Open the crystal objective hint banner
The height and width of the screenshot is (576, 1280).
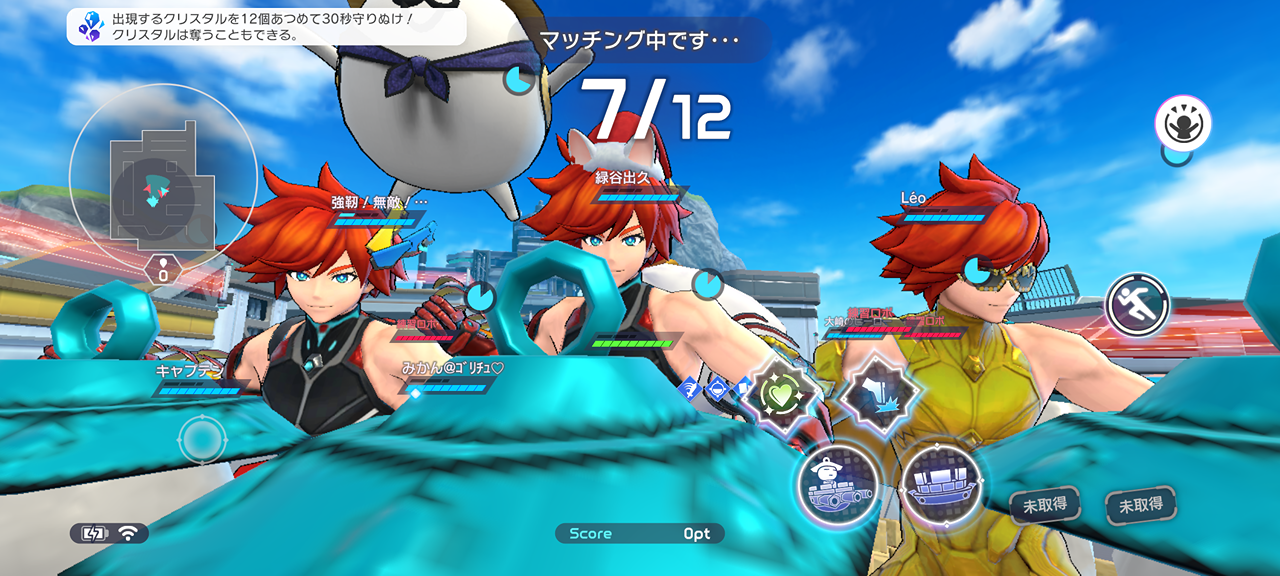[267, 27]
